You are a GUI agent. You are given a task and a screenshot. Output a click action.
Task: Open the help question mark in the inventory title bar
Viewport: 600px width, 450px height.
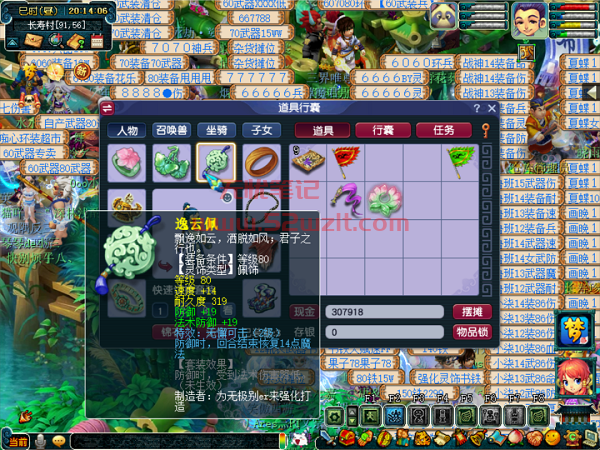click(x=477, y=108)
